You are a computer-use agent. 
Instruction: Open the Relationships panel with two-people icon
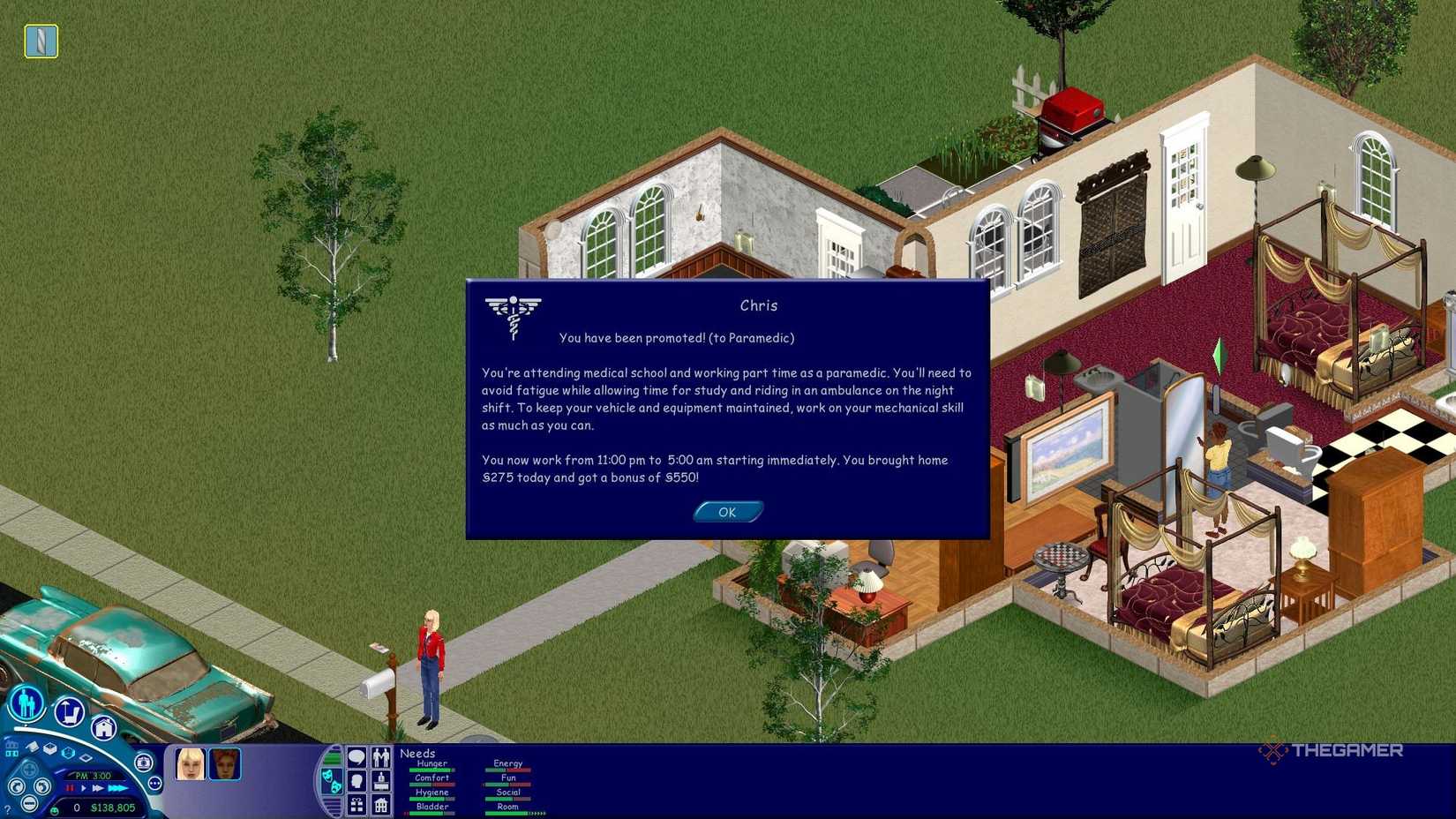pyautogui.click(x=379, y=756)
